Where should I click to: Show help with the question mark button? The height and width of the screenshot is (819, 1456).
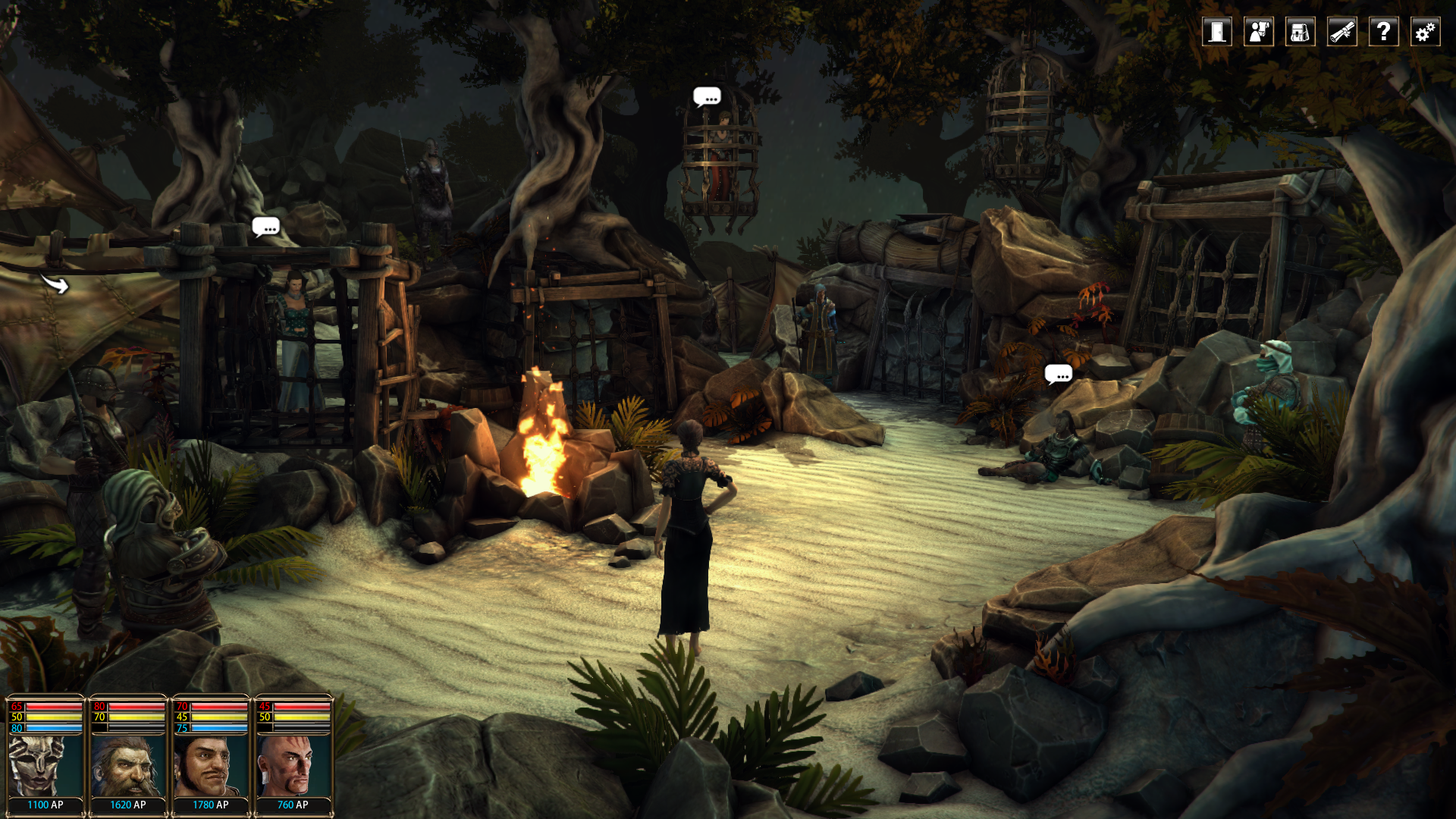click(x=1384, y=32)
